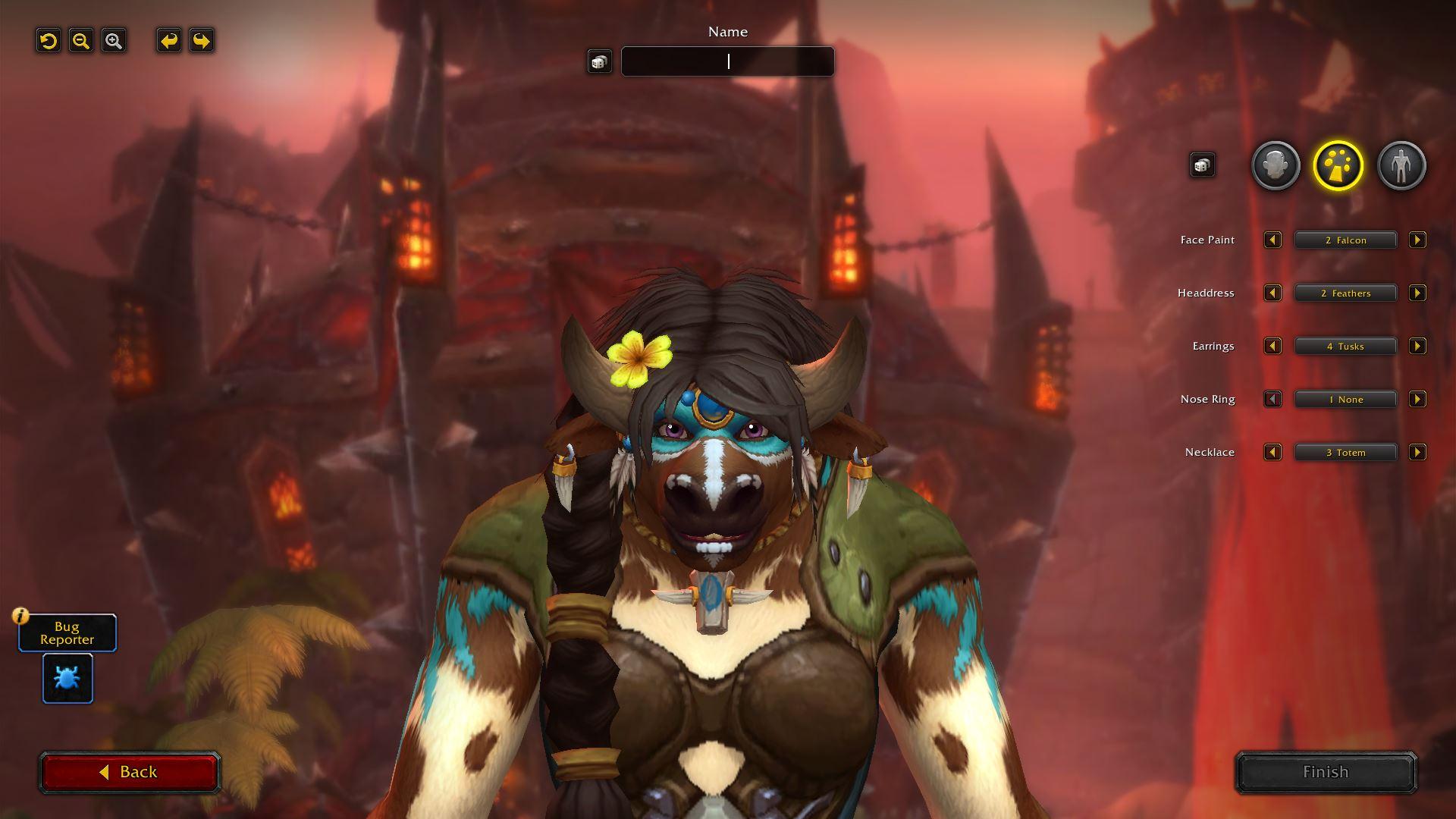Randomize appearance with the dice near tabs
Screen dimensions: 1456x819
[x=1202, y=165]
